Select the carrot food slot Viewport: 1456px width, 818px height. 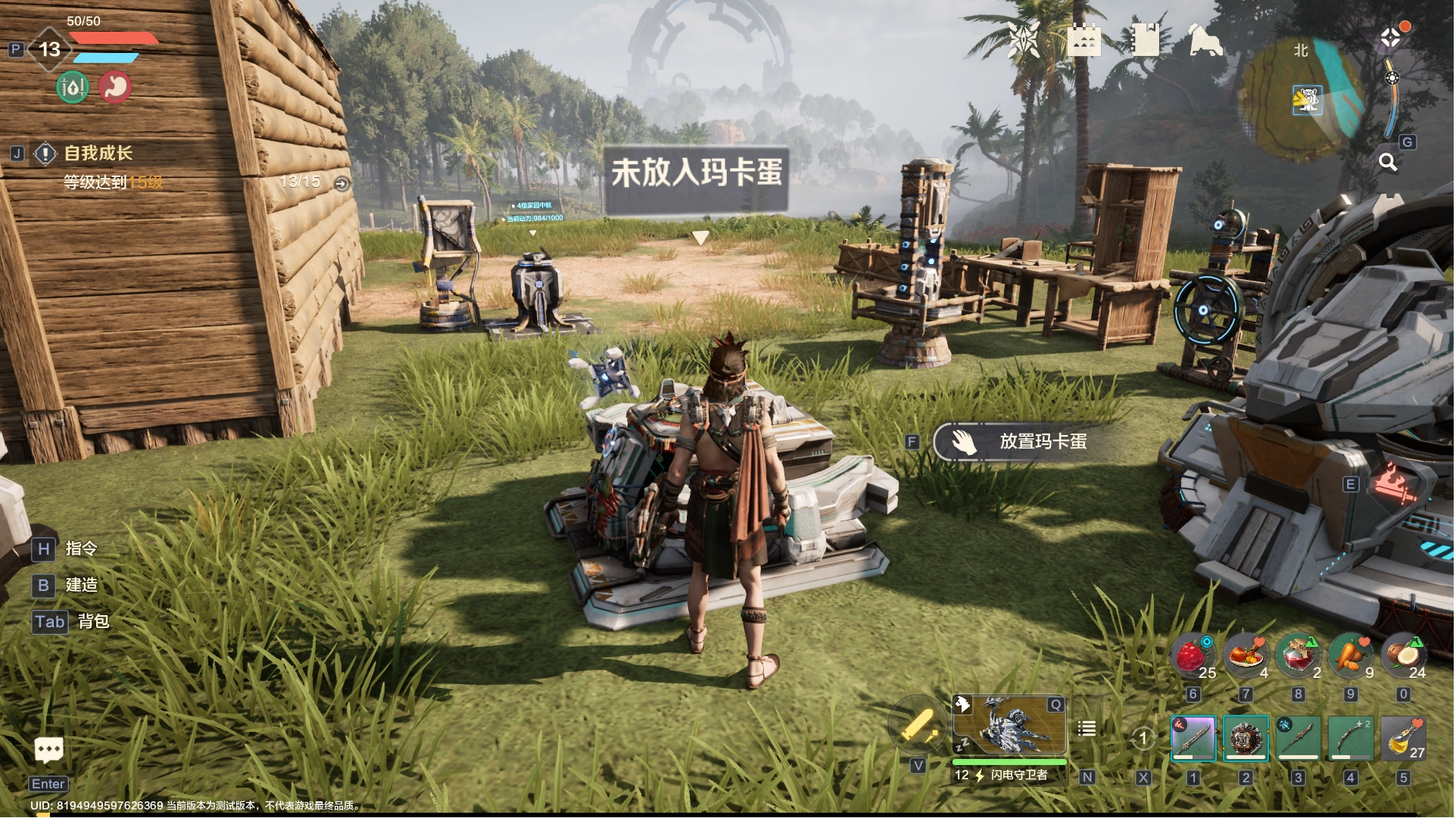pyautogui.click(x=1350, y=656)
